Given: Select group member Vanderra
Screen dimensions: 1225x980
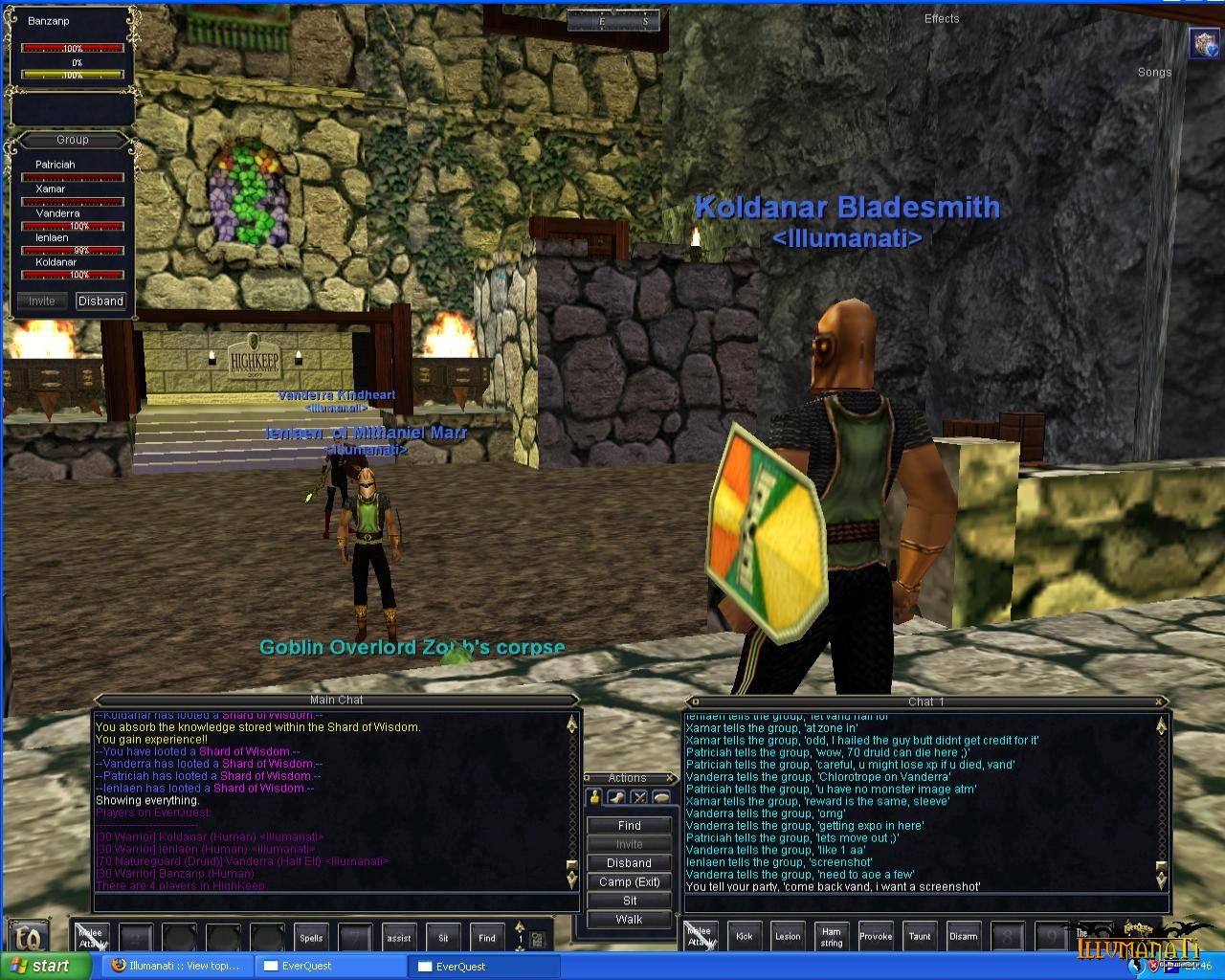Looking at the screenshot, I should 57,213.
